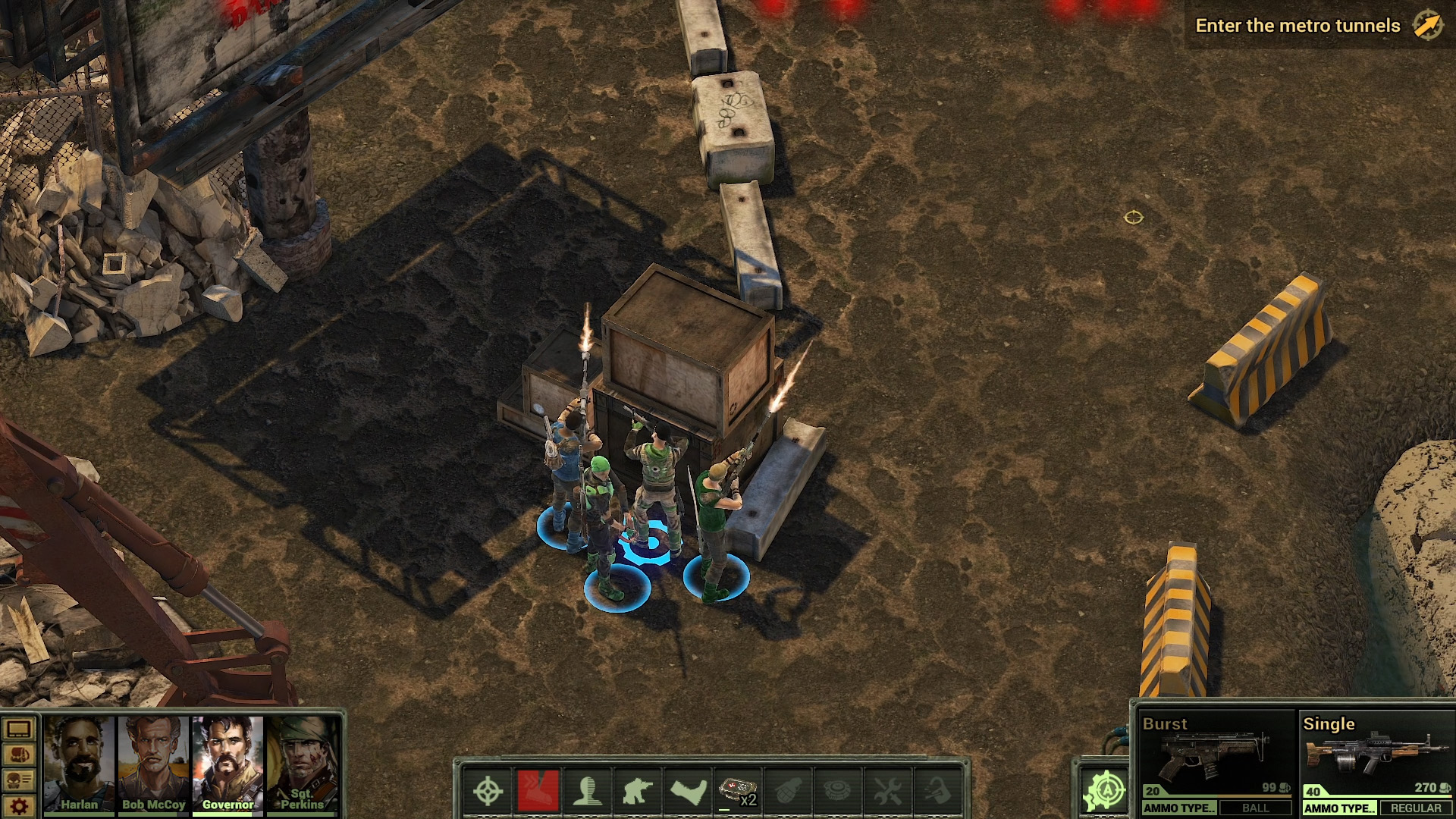Select Bob McCoy's portrait
Screen dimensions: 1456x819
pos(153,762)
